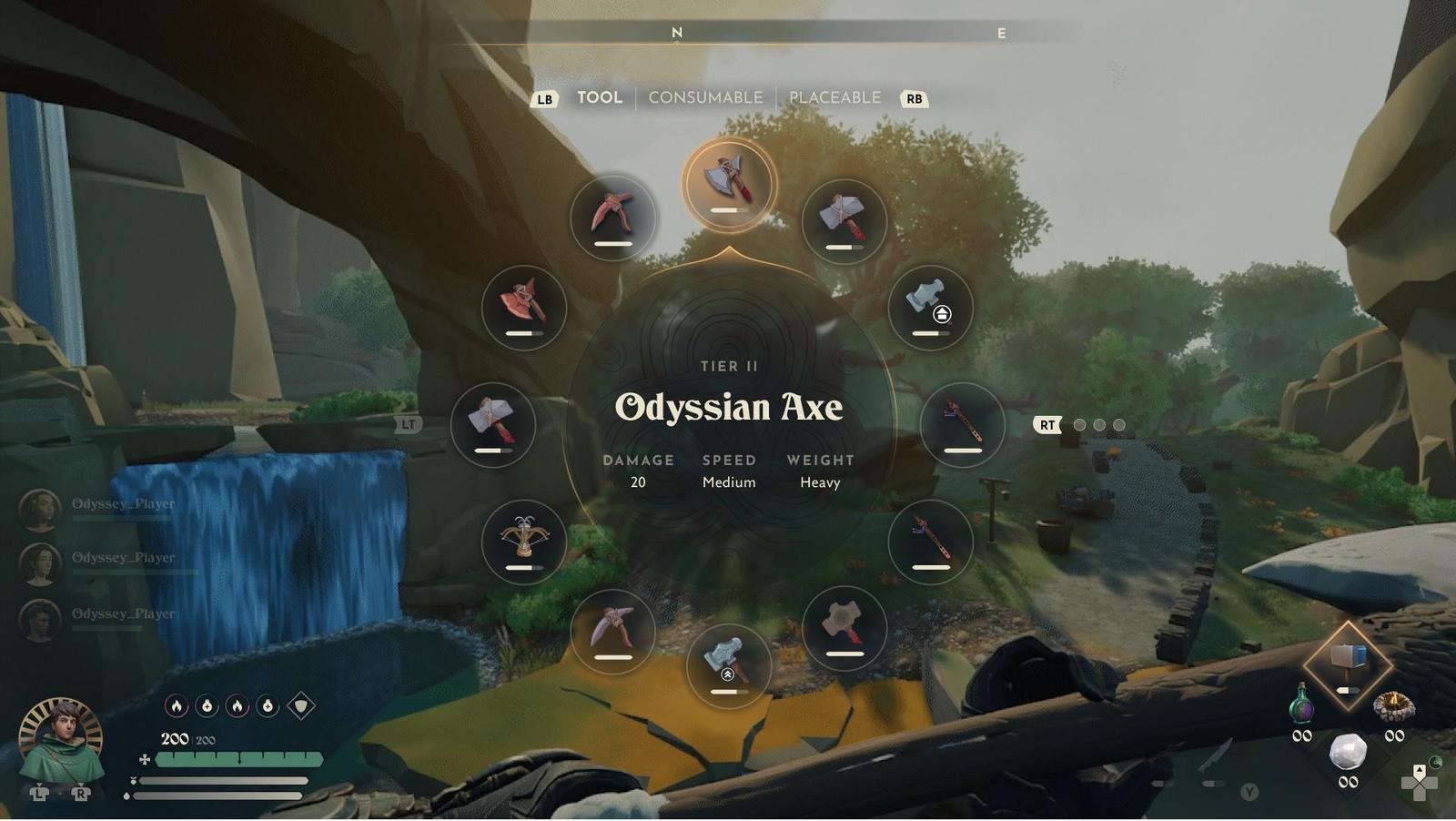Image resolution: width=1456 pixels, height=821 pixels.
Task: Select the potion bottle quick slot
Action: [1301, 705]
